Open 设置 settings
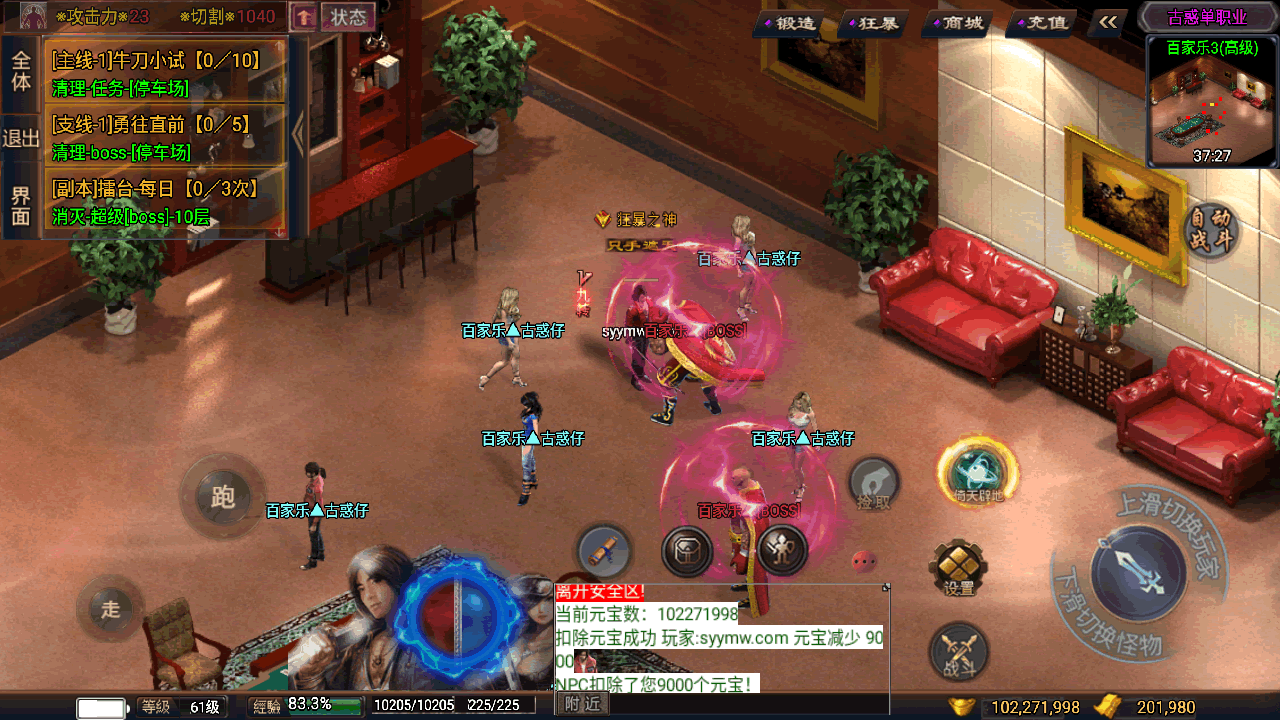The image size is (1280, 720). [x=958, y=570]
